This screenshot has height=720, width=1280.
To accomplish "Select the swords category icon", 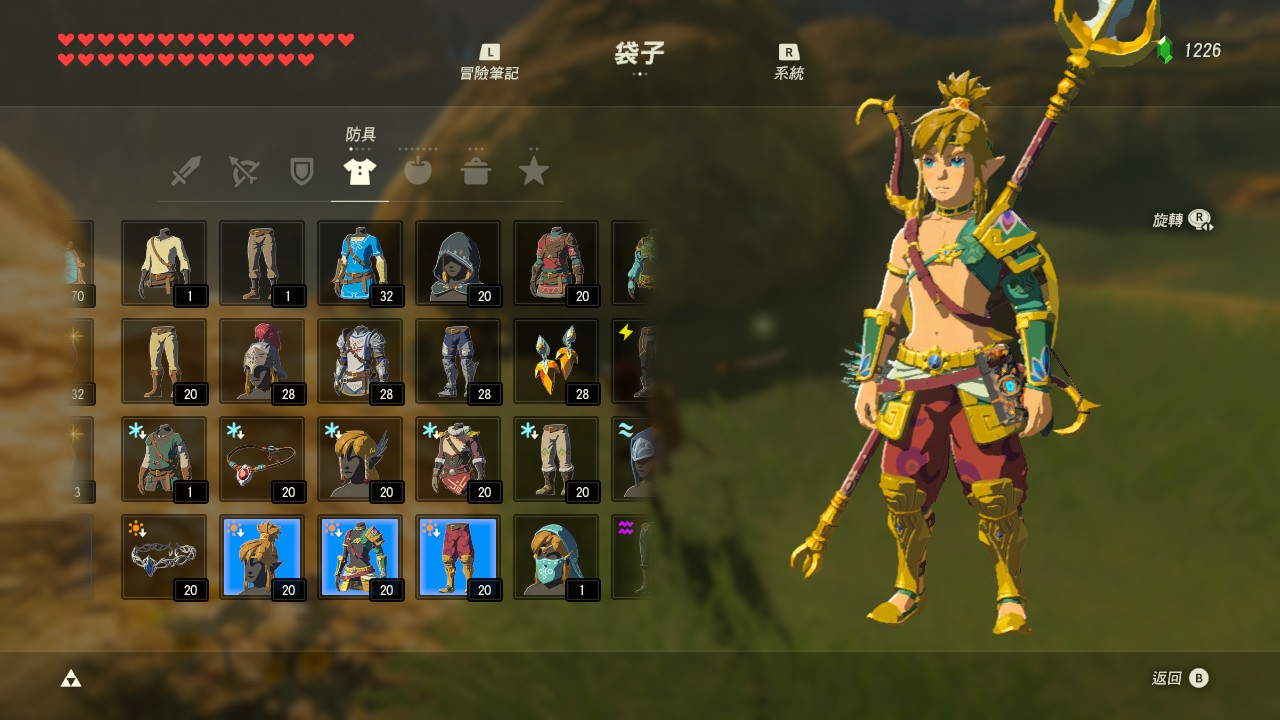I will point(185,170).
